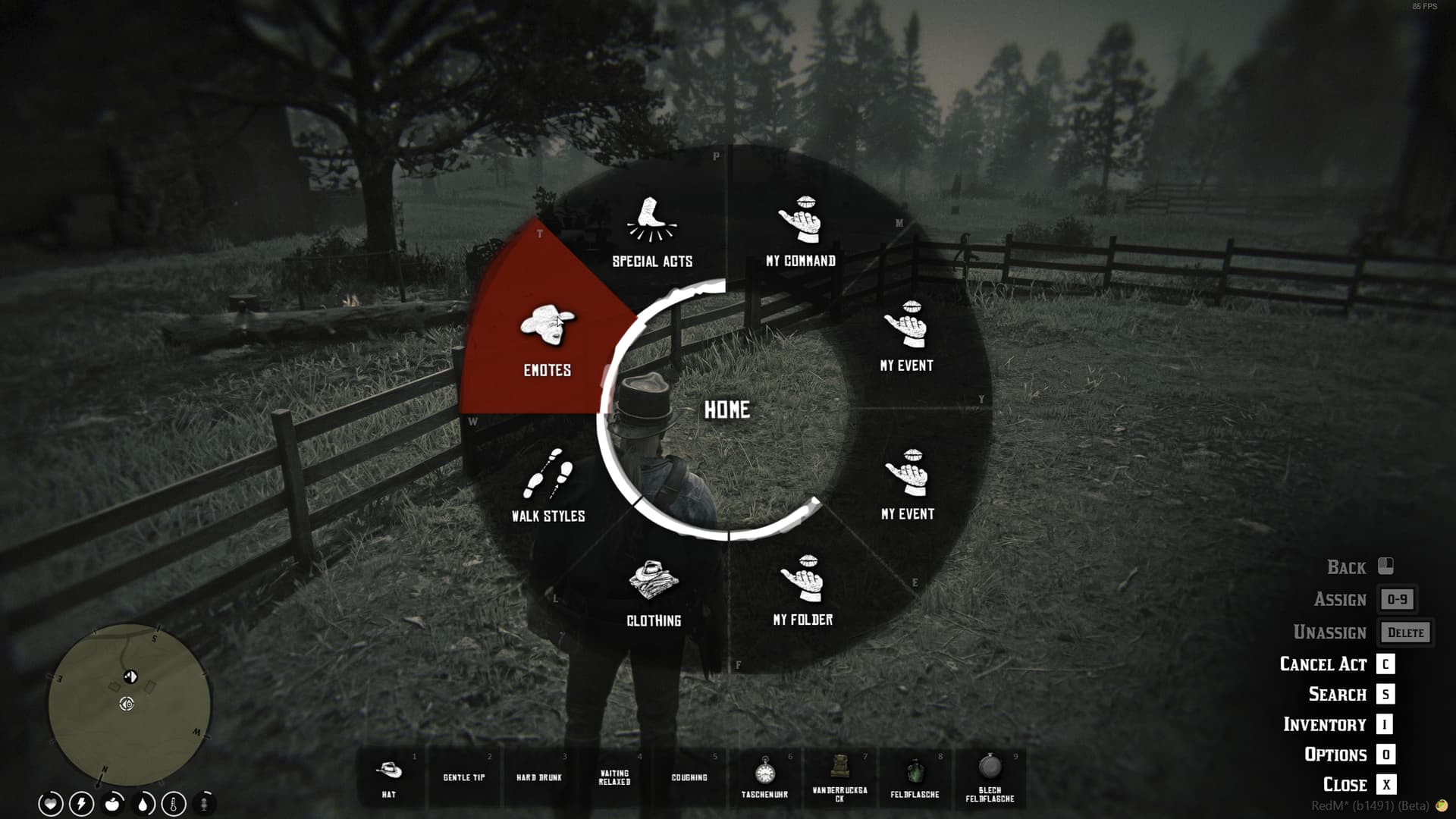Open Inventory via the shortcut label
1456x819 pixels.
(x=1327, y=724)
